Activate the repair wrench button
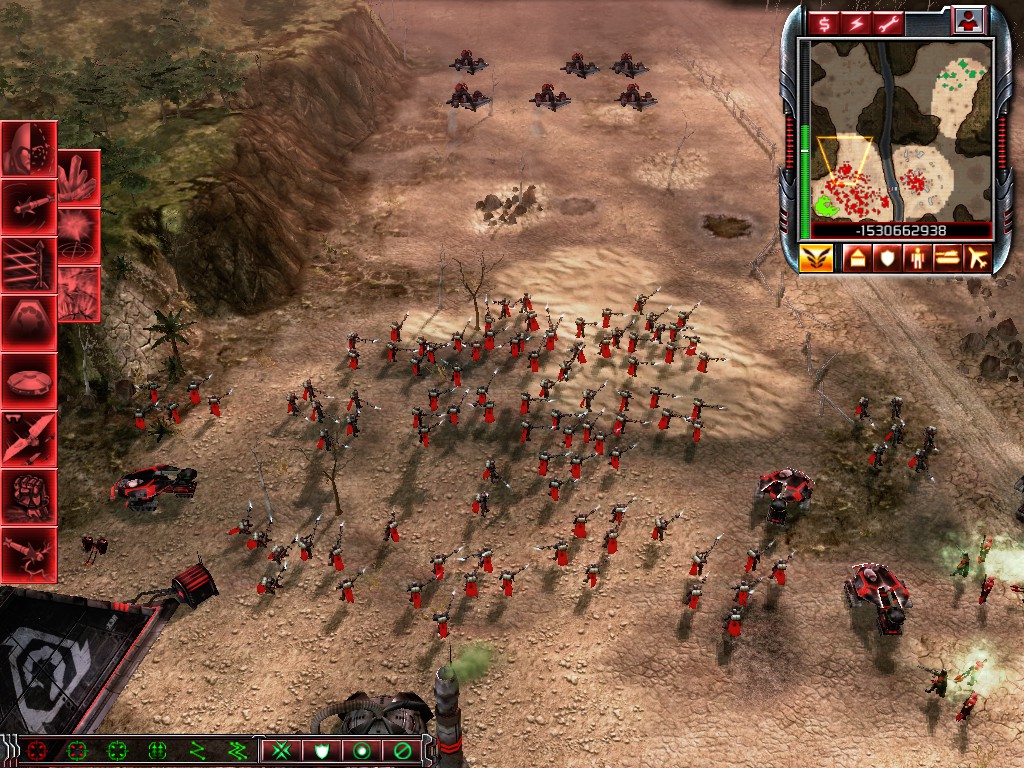The height and width of the screenshot is (768, 1024). coord(887,23)
